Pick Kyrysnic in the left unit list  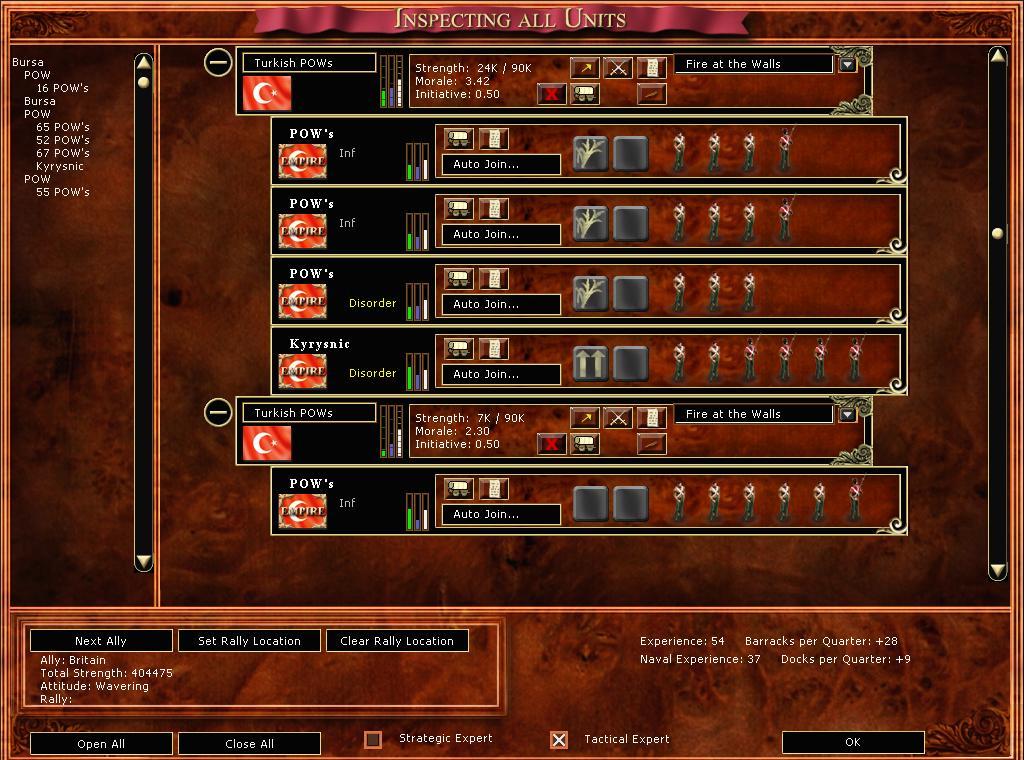pyautogui.click(x=60, y=166)
